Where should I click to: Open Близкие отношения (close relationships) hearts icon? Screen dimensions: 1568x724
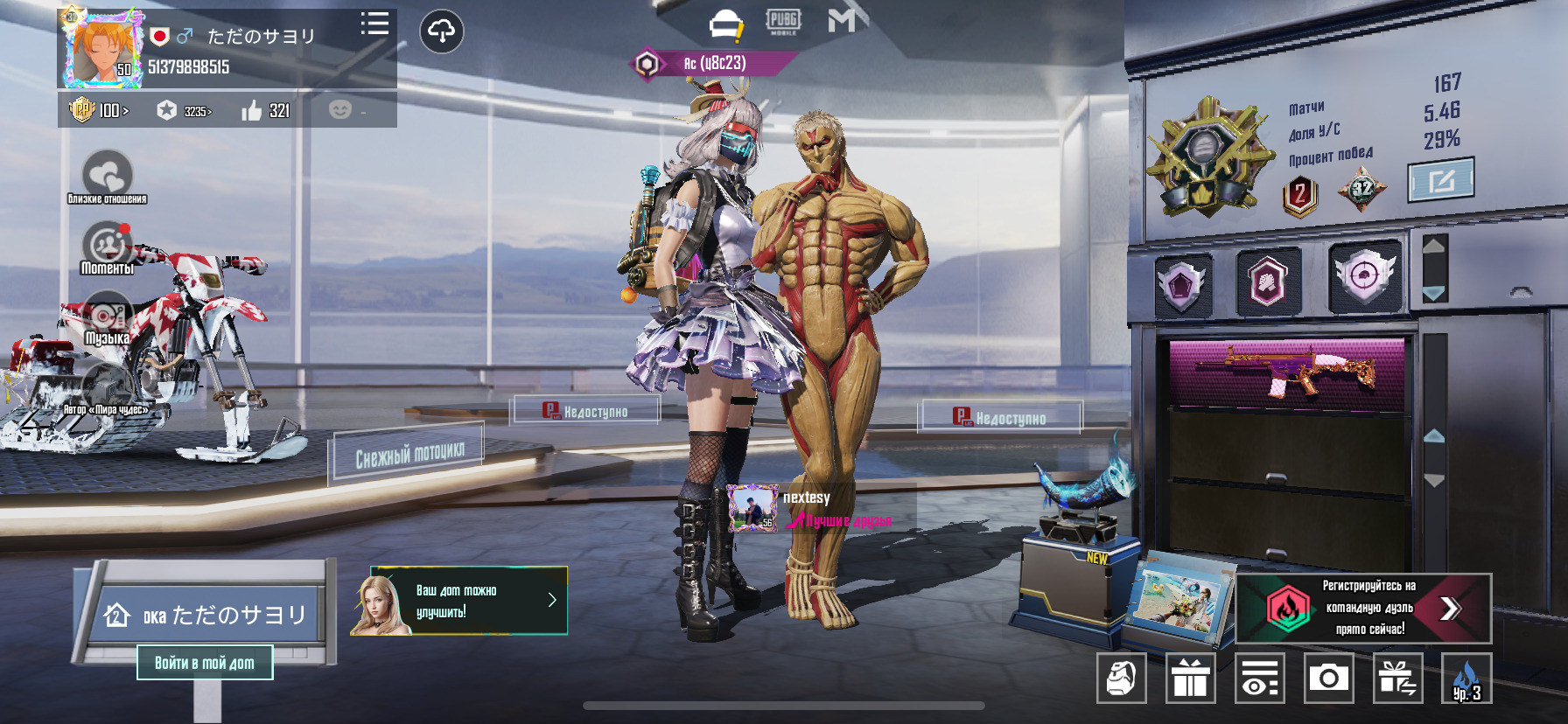pos(107,175)
